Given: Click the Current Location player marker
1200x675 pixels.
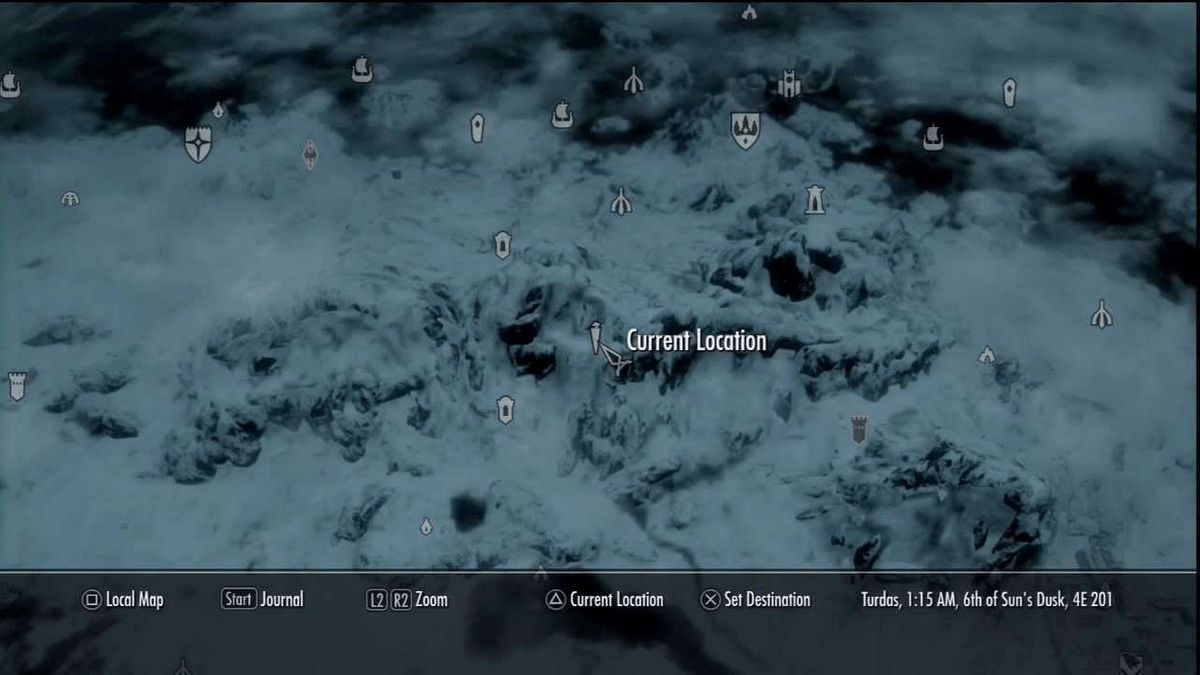Looking at the screenshot, I should pyautogui.click(x=613, y=358).
